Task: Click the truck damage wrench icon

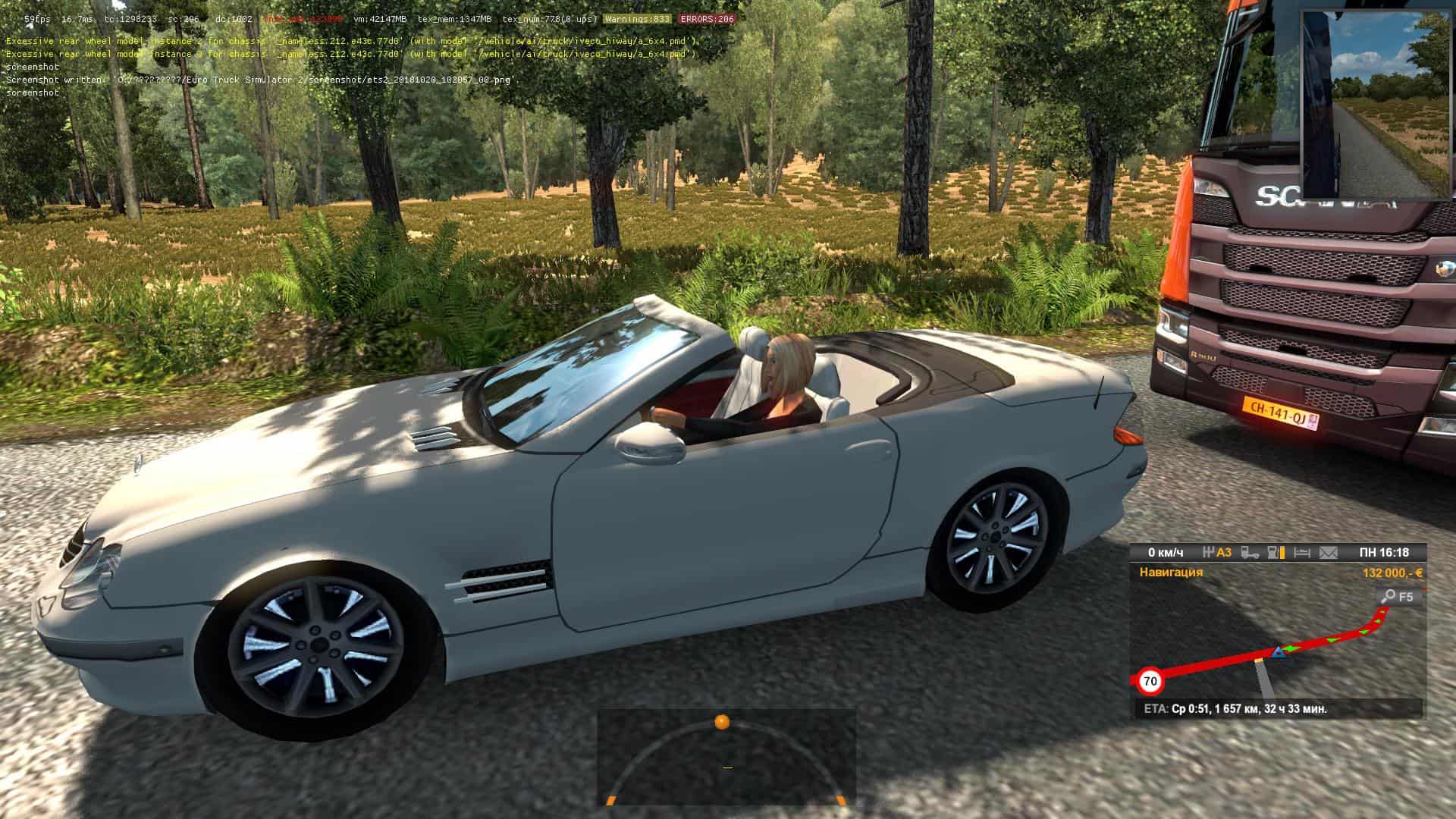Action: pos(1250,553)
